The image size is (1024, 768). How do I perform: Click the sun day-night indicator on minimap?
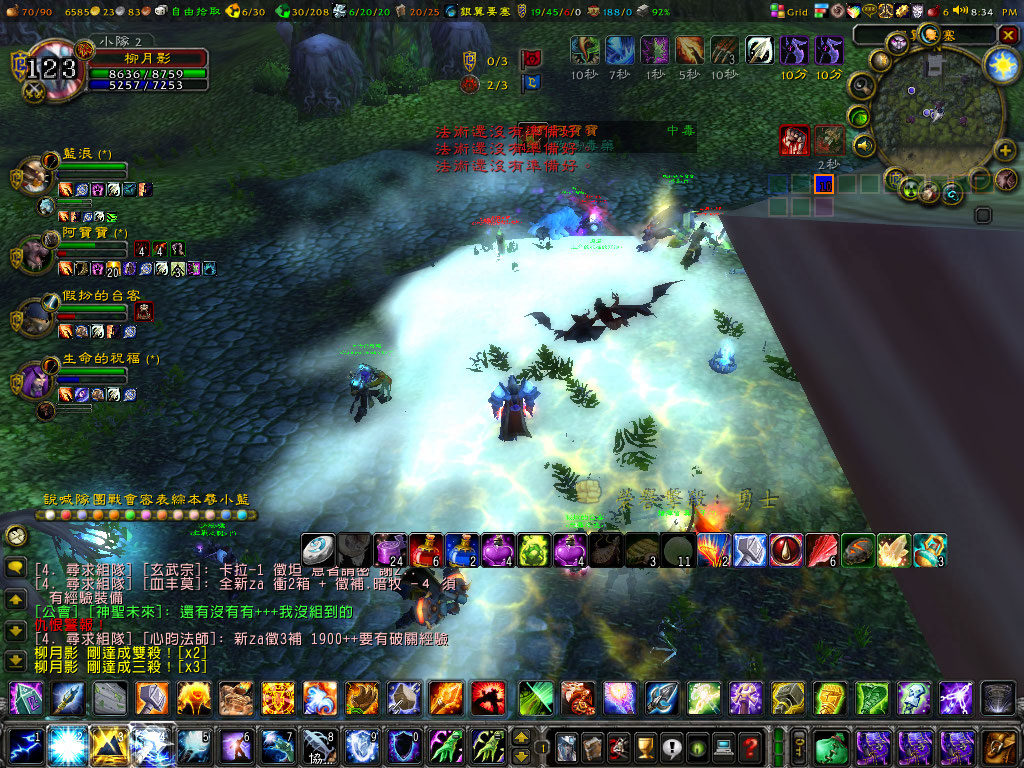[1000, 65]
